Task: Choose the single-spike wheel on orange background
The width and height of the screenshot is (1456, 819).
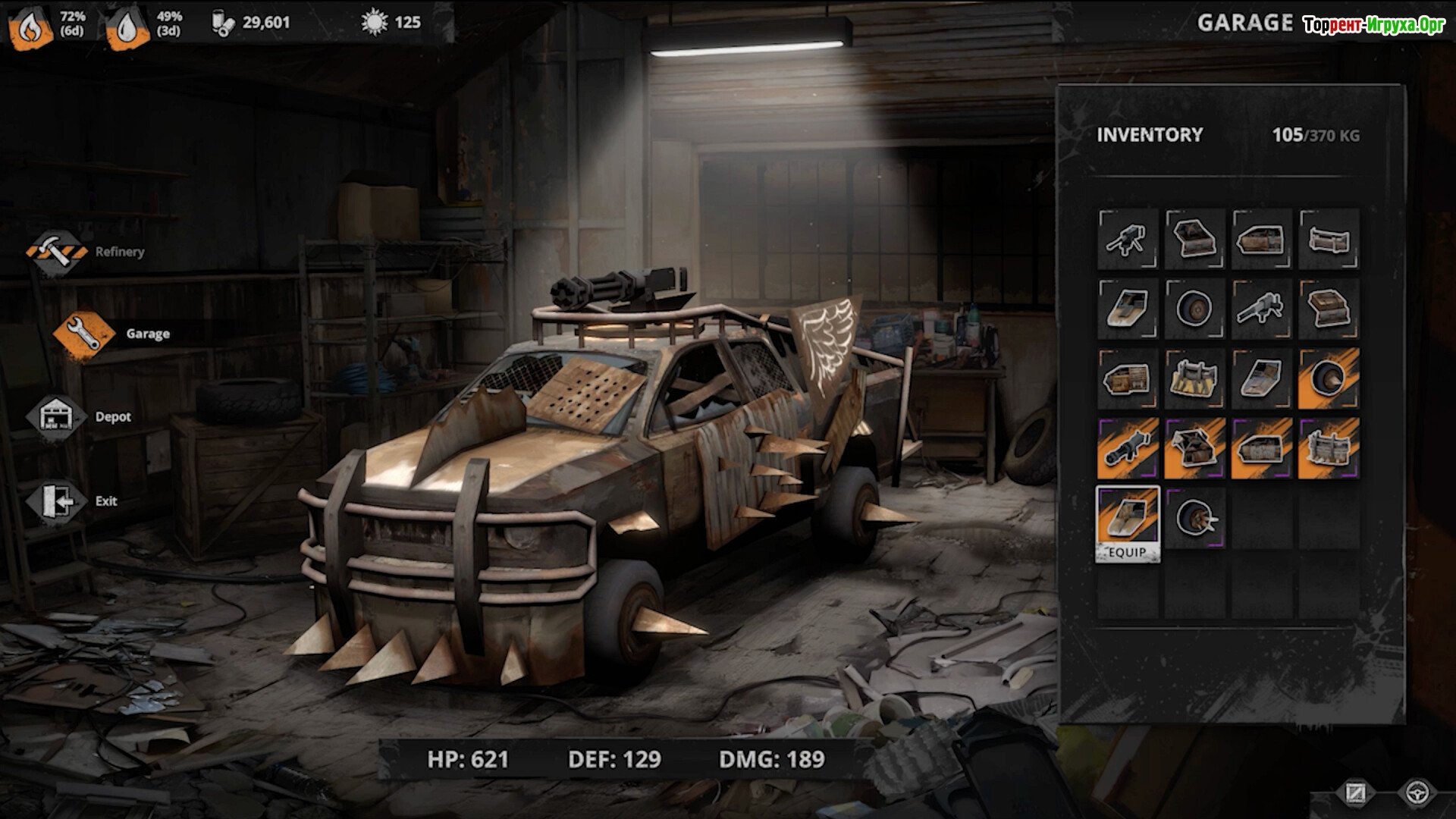Action: [1328, 378]
